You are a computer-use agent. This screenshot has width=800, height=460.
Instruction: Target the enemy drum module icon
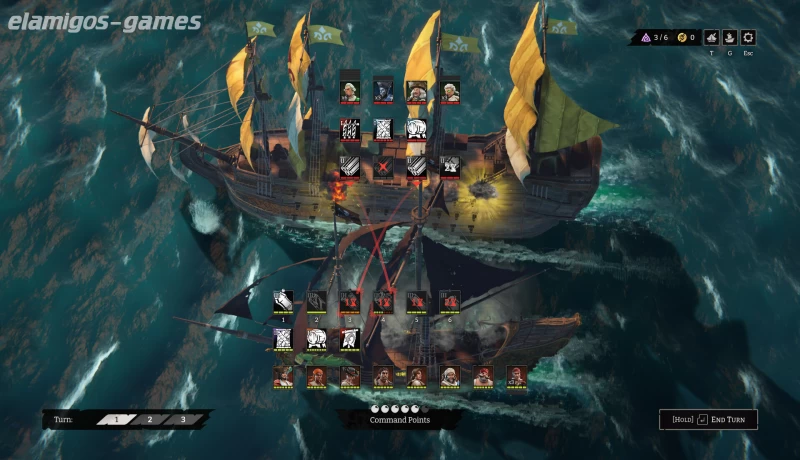(416, 129)
